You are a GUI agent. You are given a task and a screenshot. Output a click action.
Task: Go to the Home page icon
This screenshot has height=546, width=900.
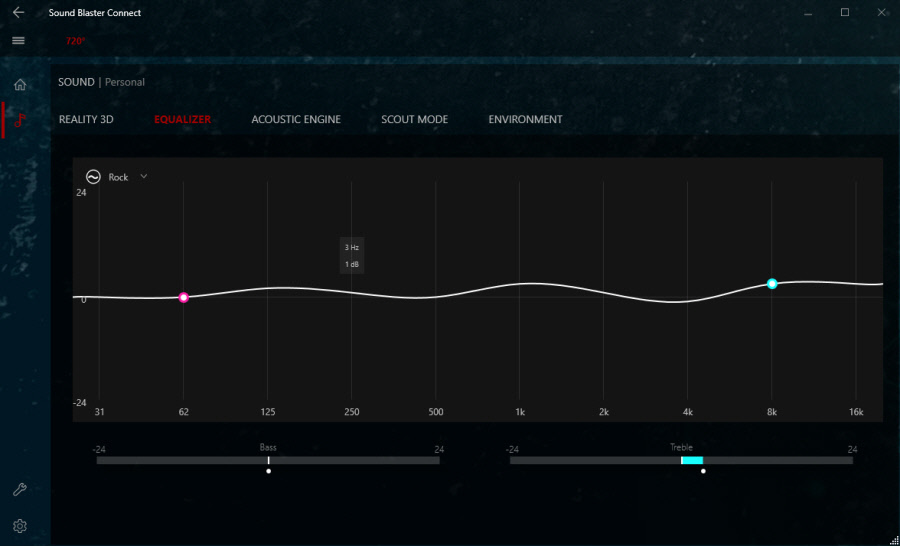(20, 84)
